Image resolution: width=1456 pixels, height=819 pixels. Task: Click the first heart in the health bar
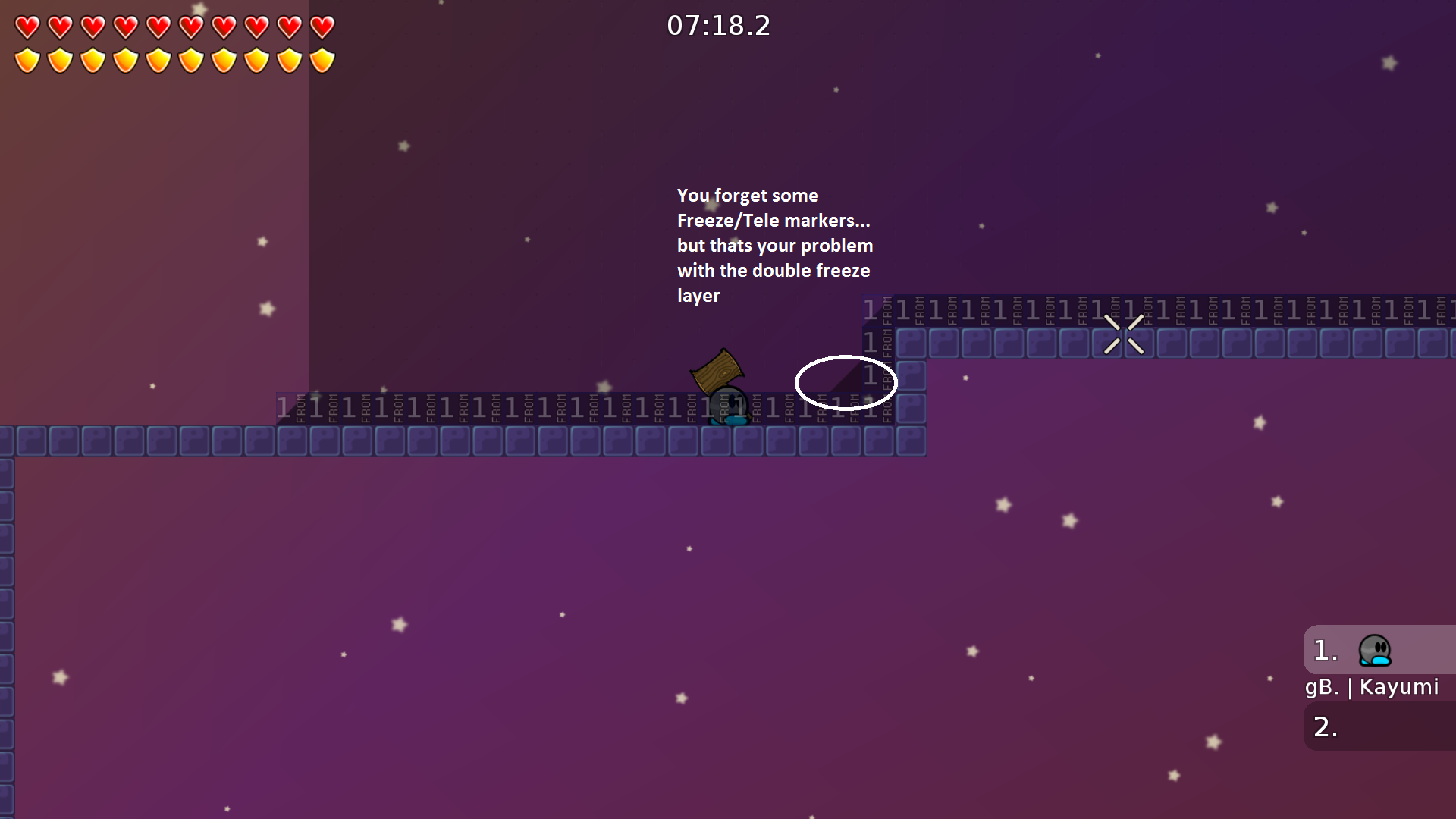coord(27,27)
